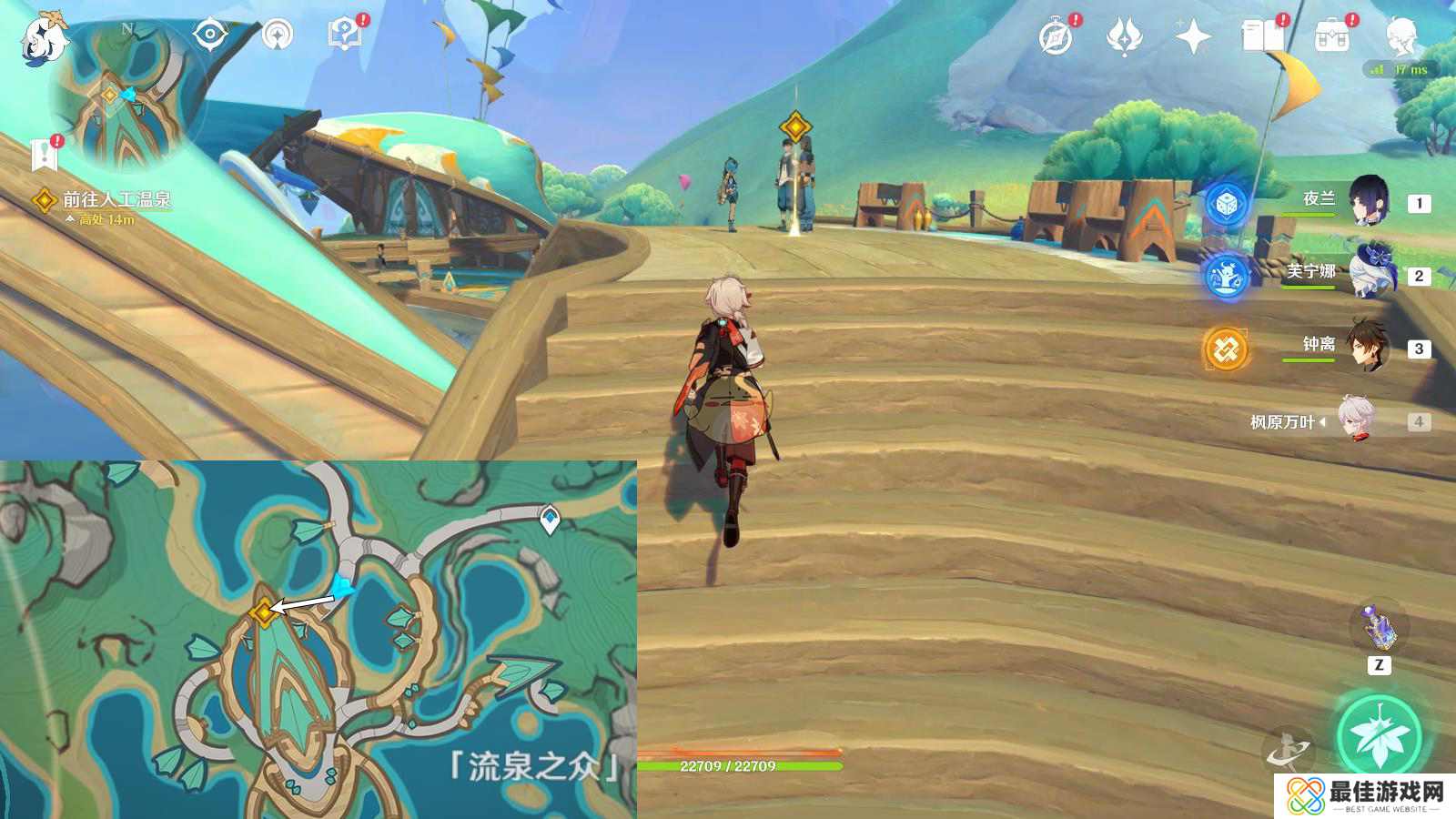1456x819 pixels.
Task: Select the teleport waypoint pin on map
Action: click(550, 520)
